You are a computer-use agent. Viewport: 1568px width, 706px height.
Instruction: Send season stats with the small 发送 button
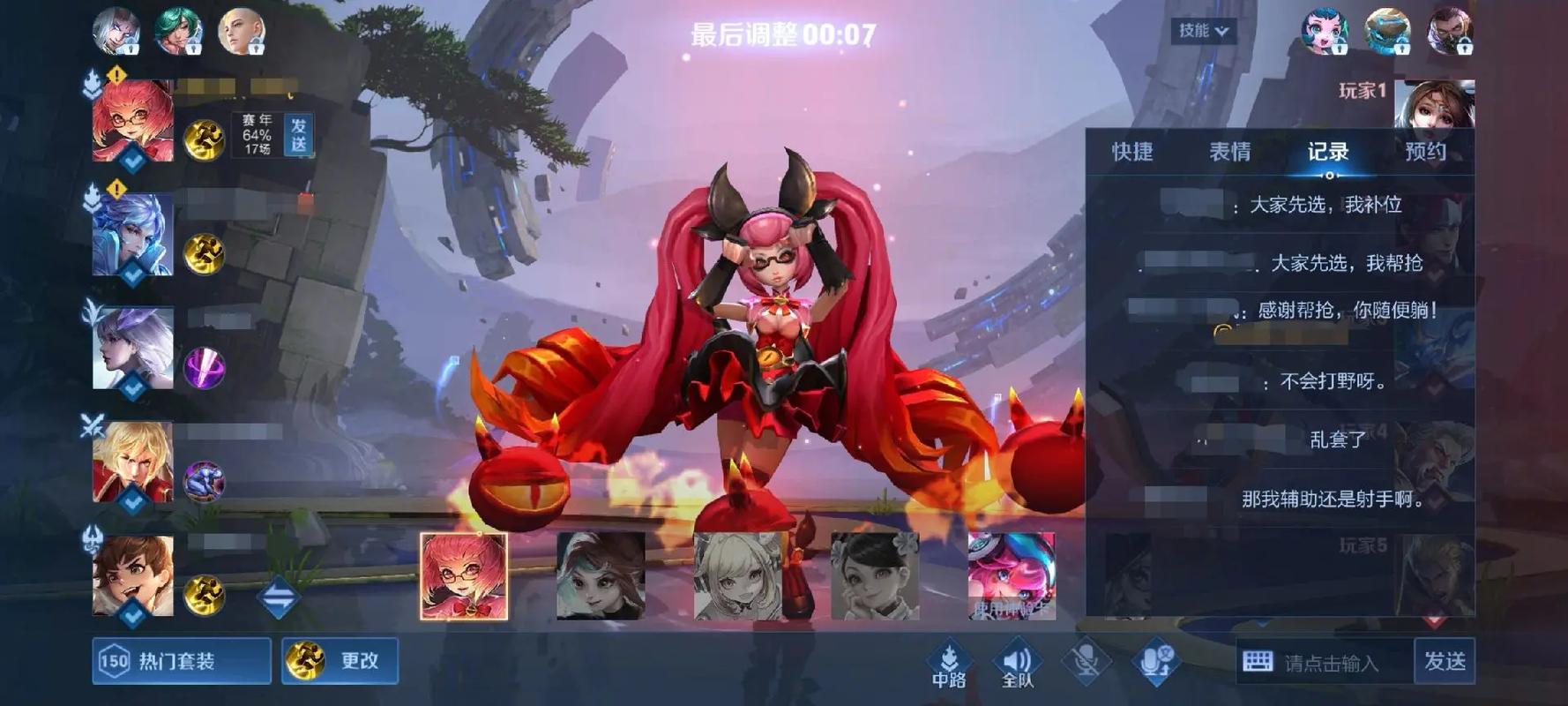(298, 135)
